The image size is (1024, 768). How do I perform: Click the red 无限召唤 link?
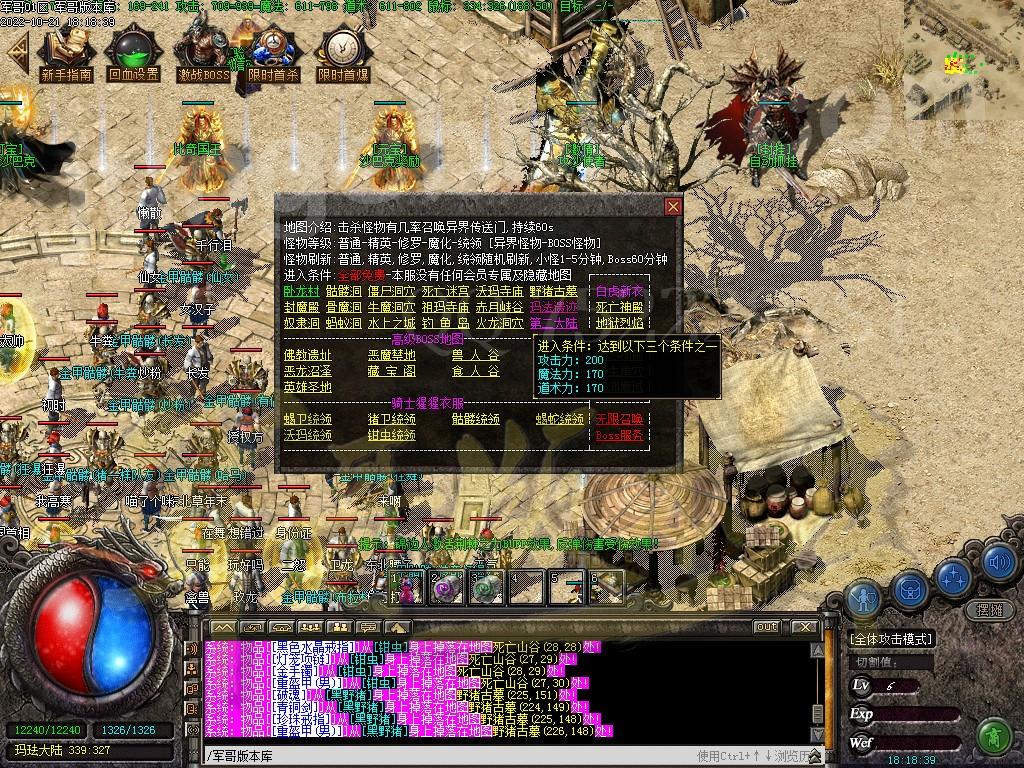620,419
